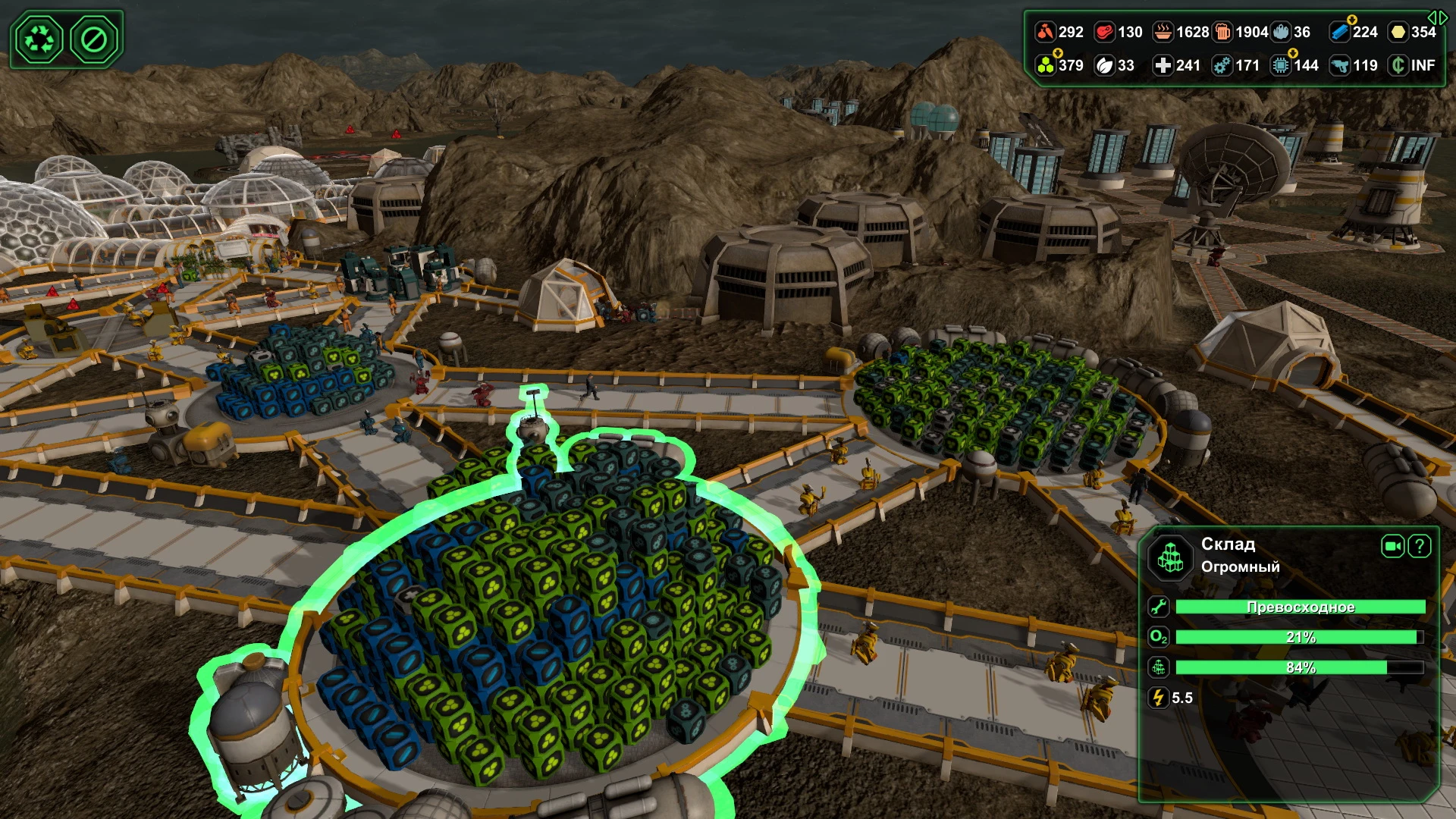Screen dimensions: 1456x819
Task: Click the semiconductors chip icon showing 144
Action: click(1282, 66)
